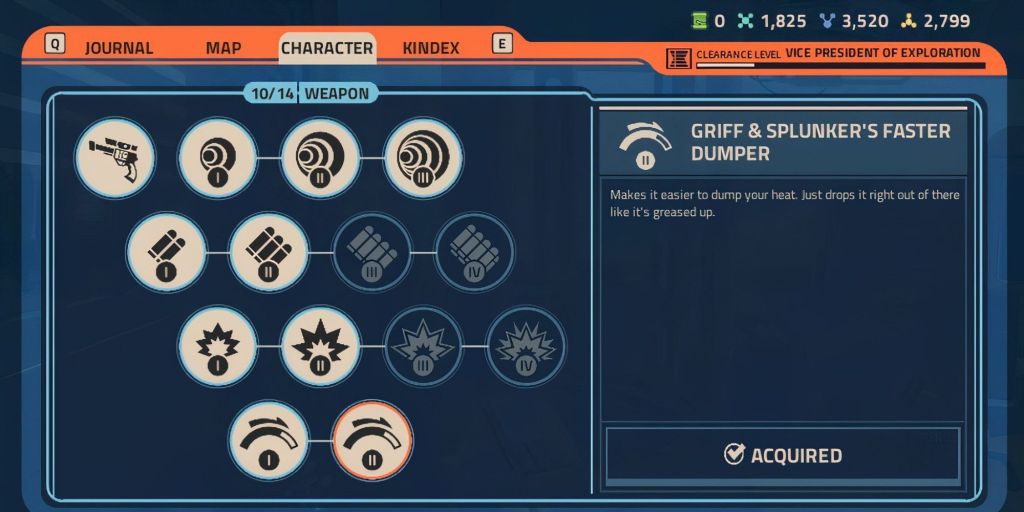Click the locked tier IV explosion upgrade
The image size is (1024, 512).
point(526,347)
